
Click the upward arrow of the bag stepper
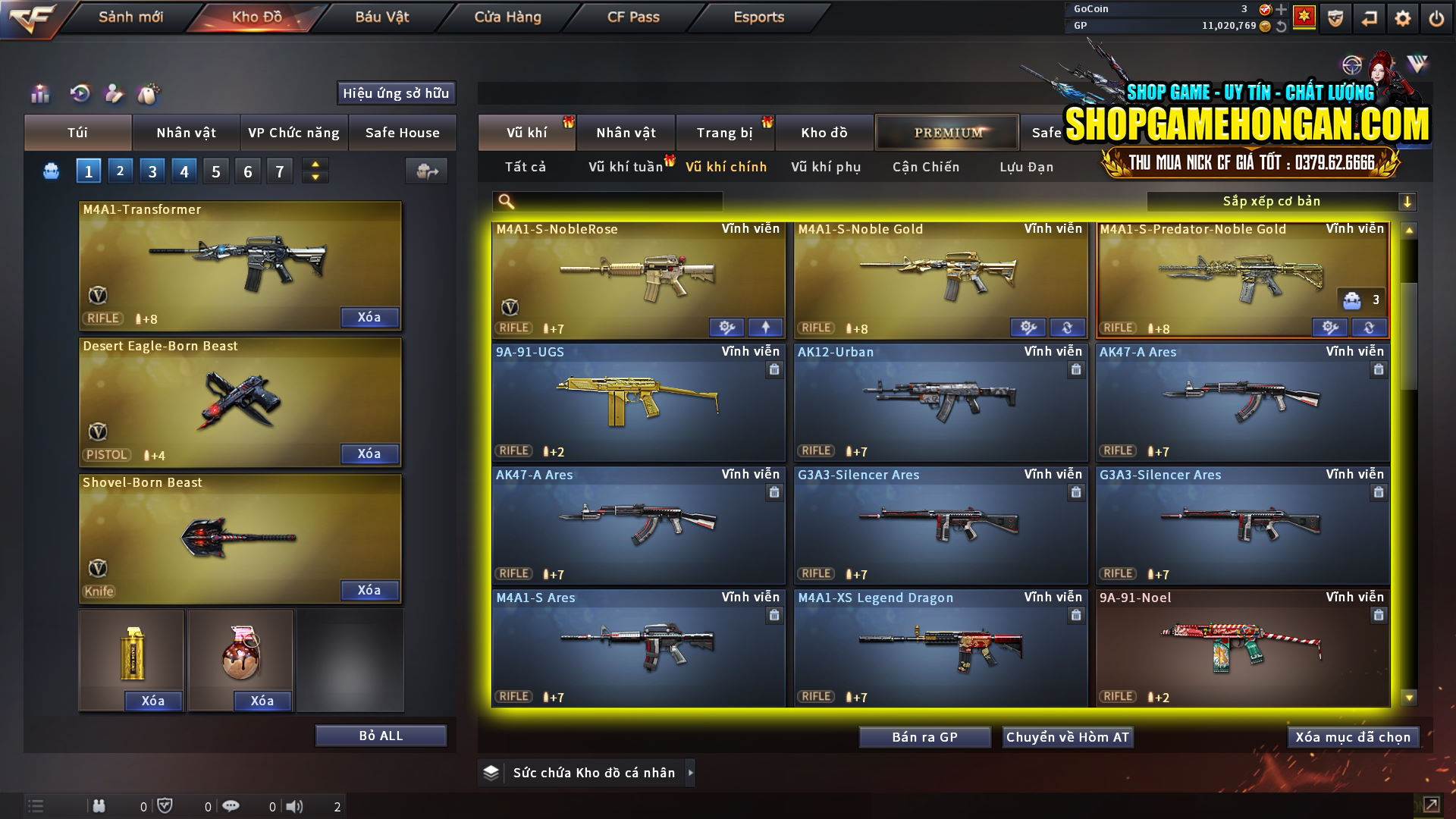click(x=315, y=165)
